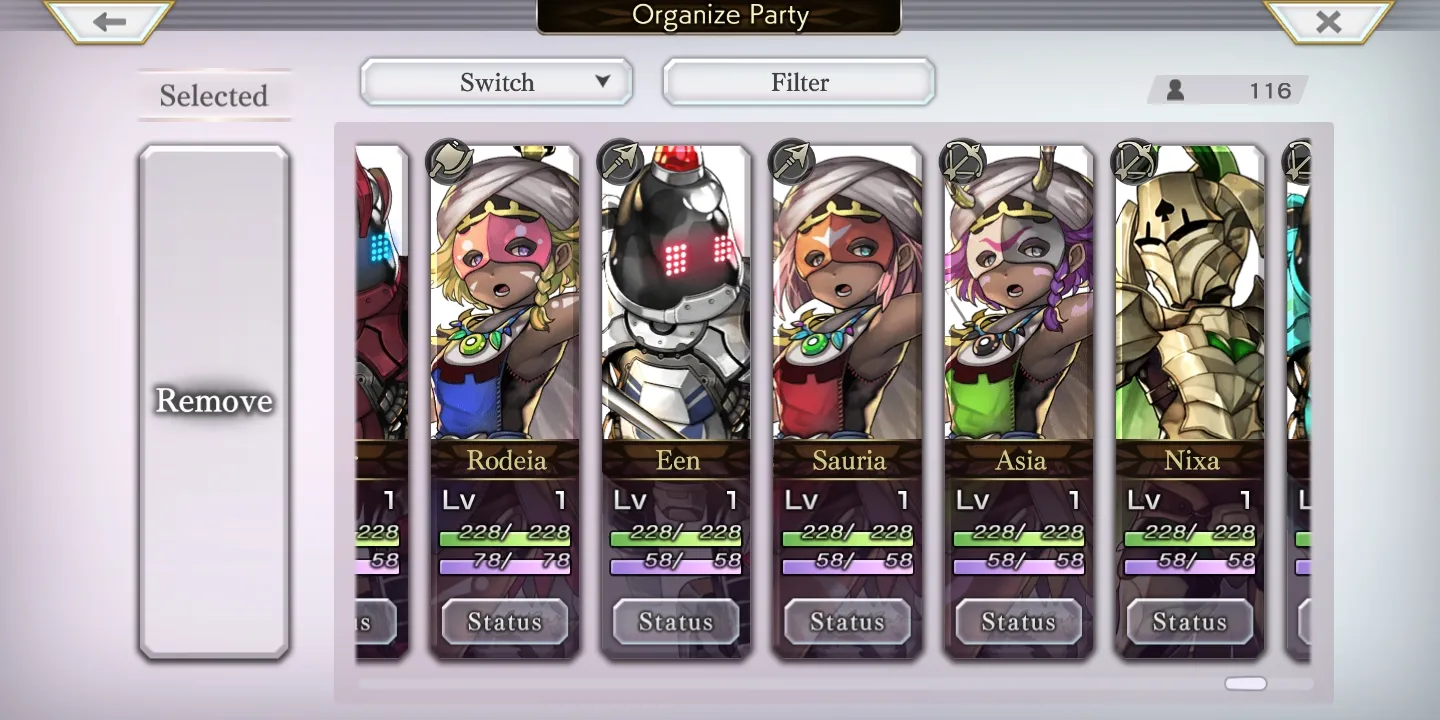The image size is (1440, 720).
Task: Open the Filter options
Action: click(x=799, y=82)
